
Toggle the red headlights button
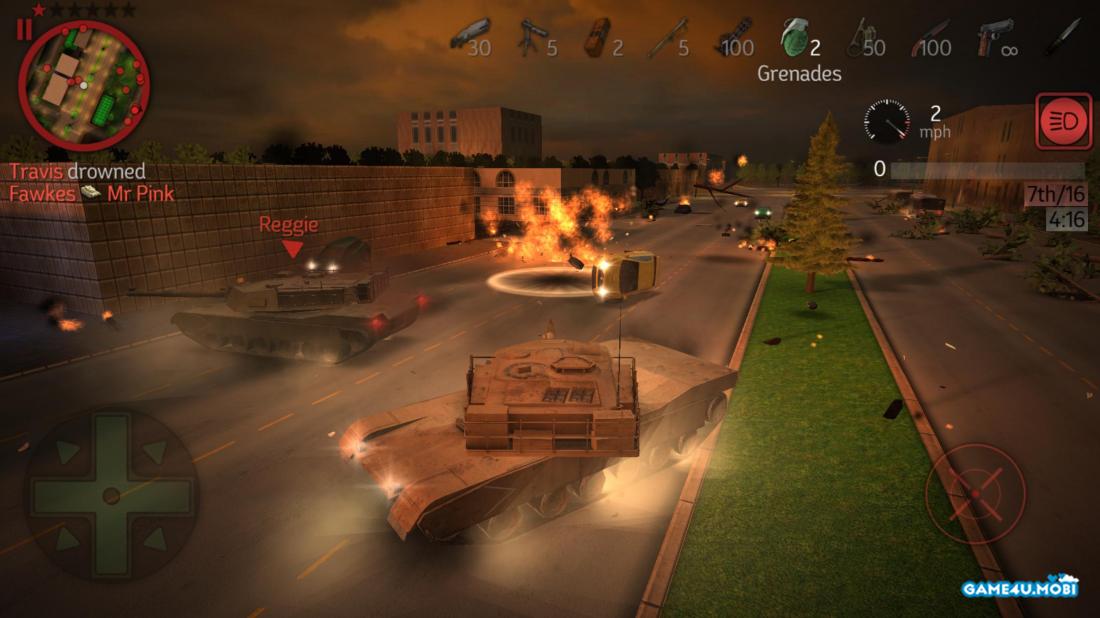click(1064, 122)
